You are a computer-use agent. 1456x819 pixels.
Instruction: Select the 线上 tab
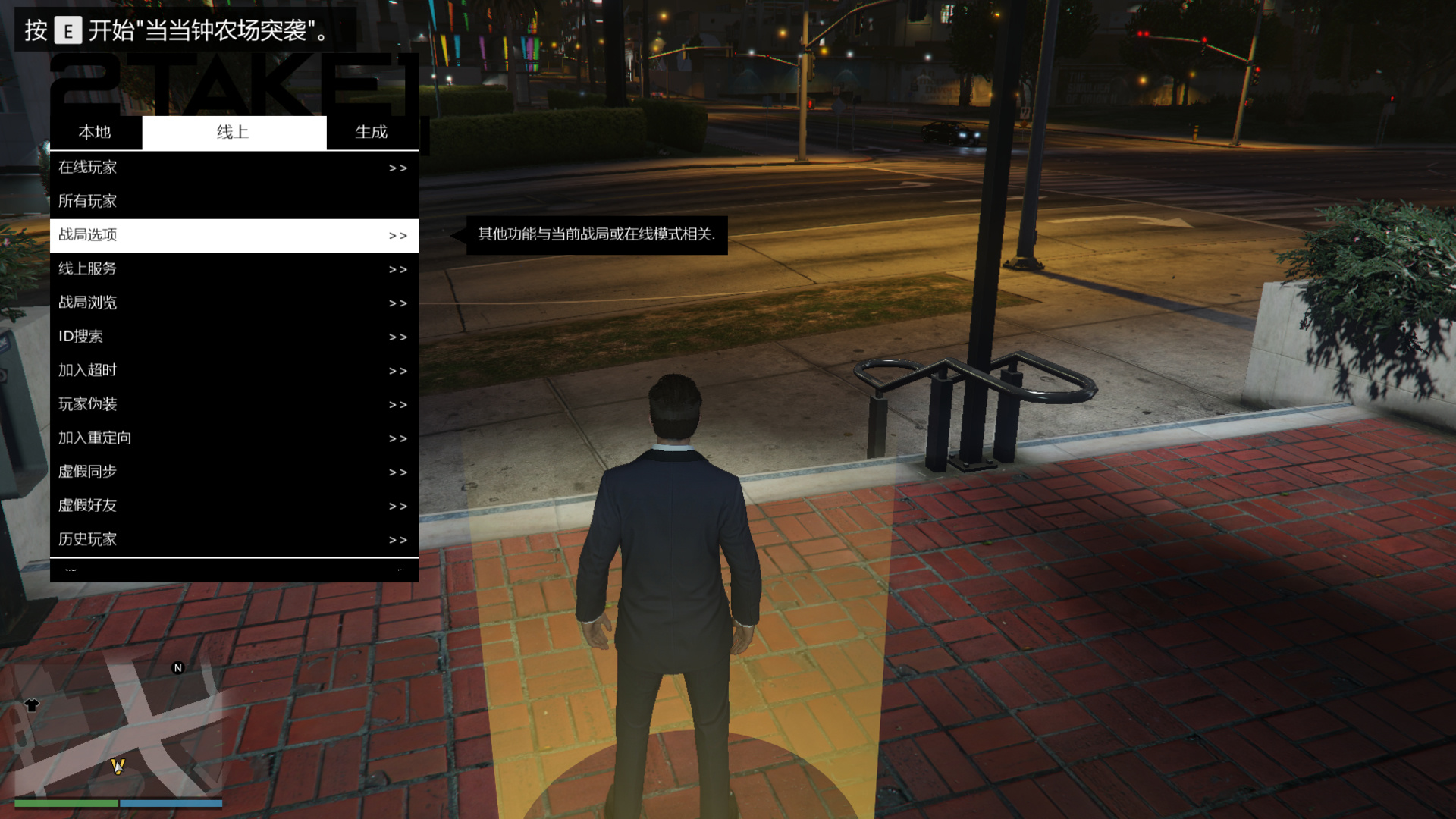tap(234, 133)
